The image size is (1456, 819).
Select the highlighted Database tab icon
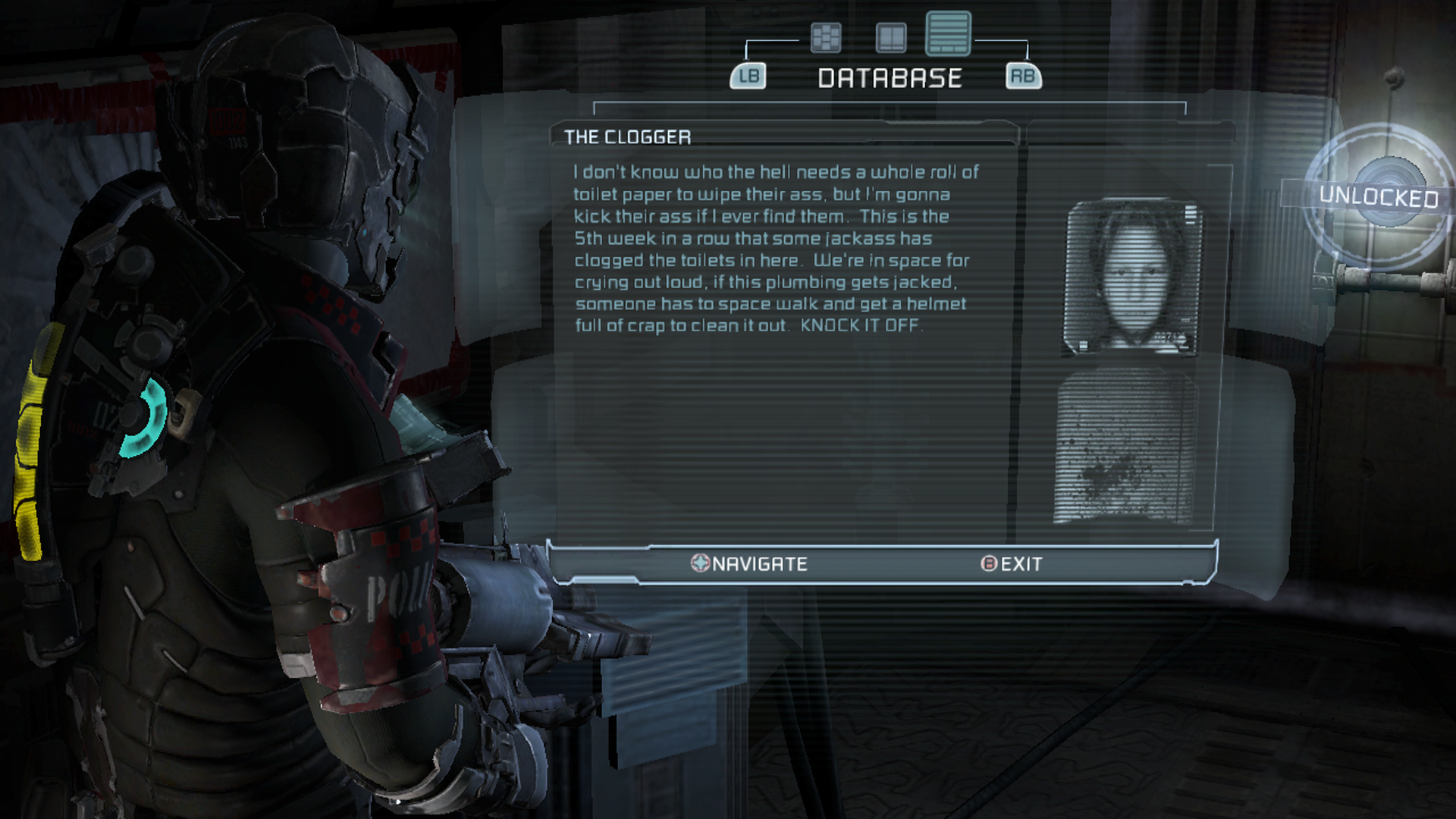click(x=948, y=34)
